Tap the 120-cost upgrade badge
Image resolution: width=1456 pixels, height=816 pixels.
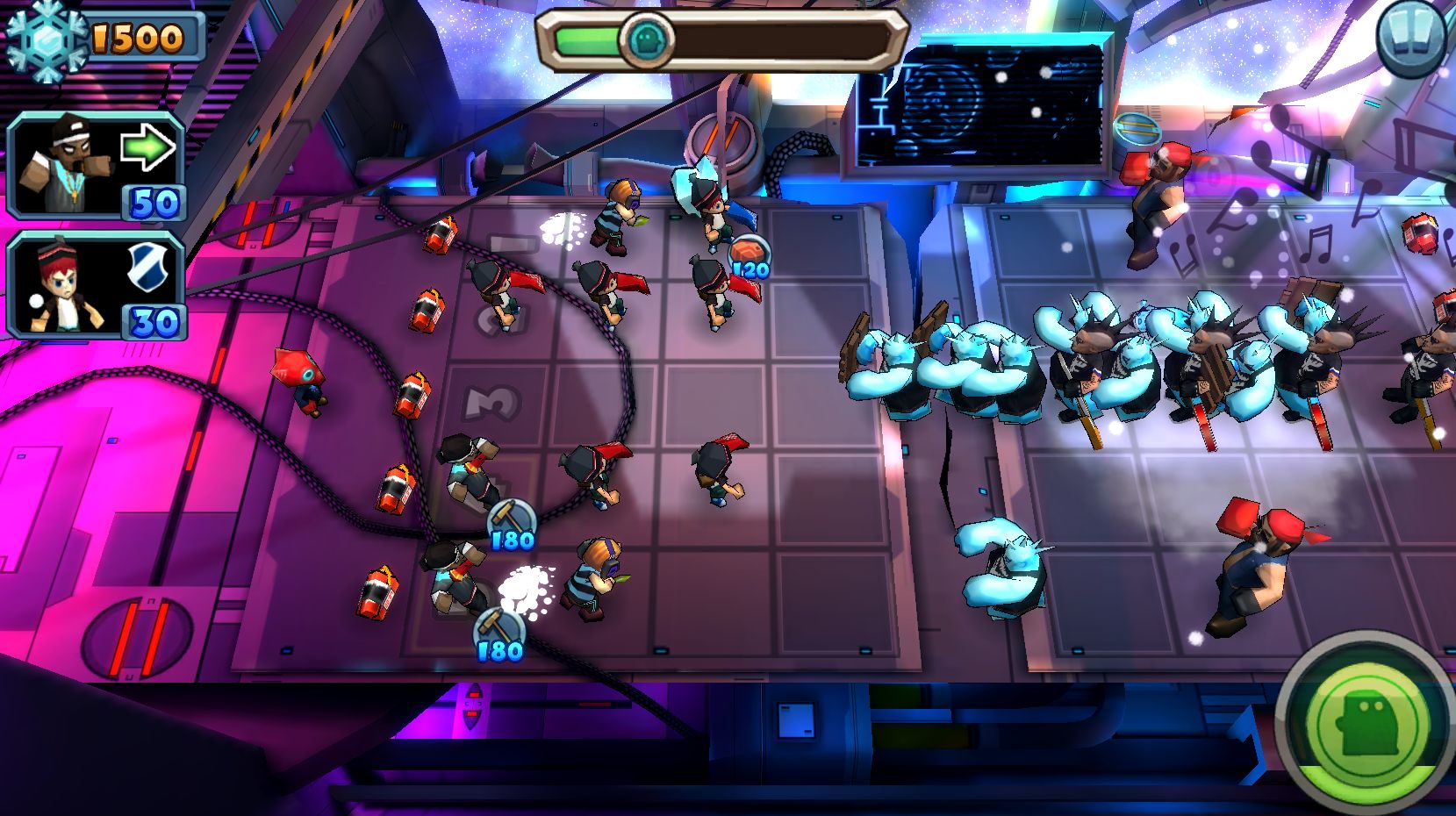750,257
